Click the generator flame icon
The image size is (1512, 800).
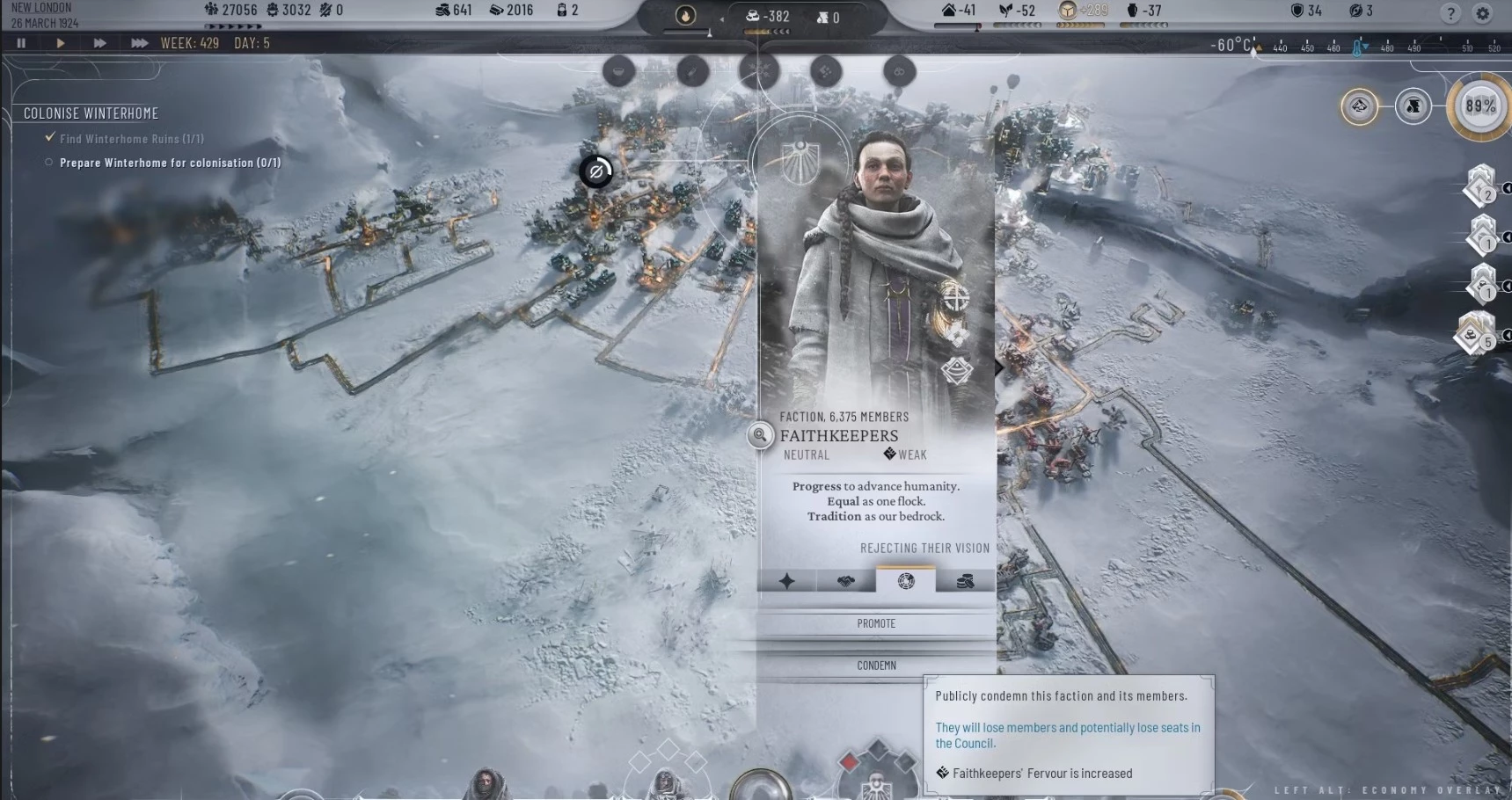point(685,16)
